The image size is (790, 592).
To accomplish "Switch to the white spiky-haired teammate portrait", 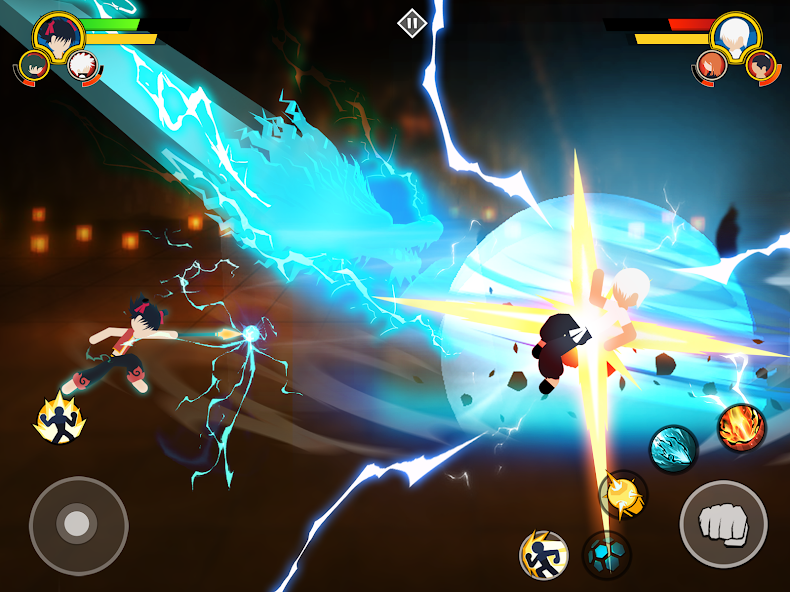I will point(81,66).
